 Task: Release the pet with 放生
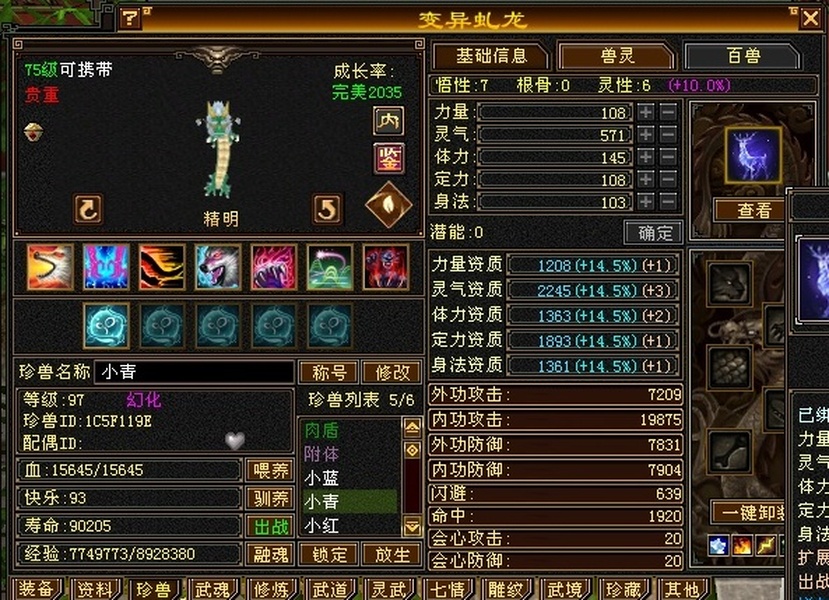tap(391, 554)
